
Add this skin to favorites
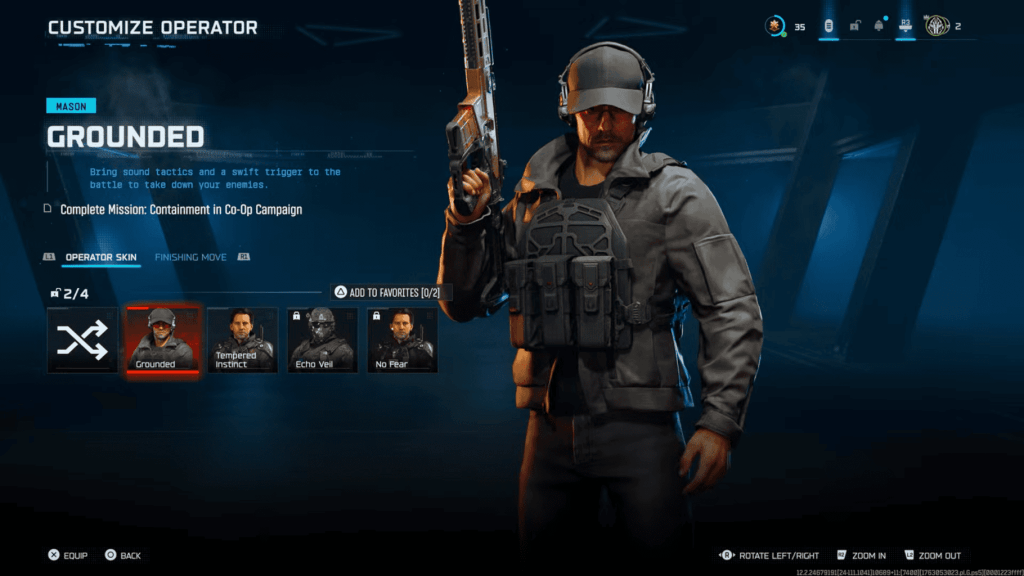391,292
